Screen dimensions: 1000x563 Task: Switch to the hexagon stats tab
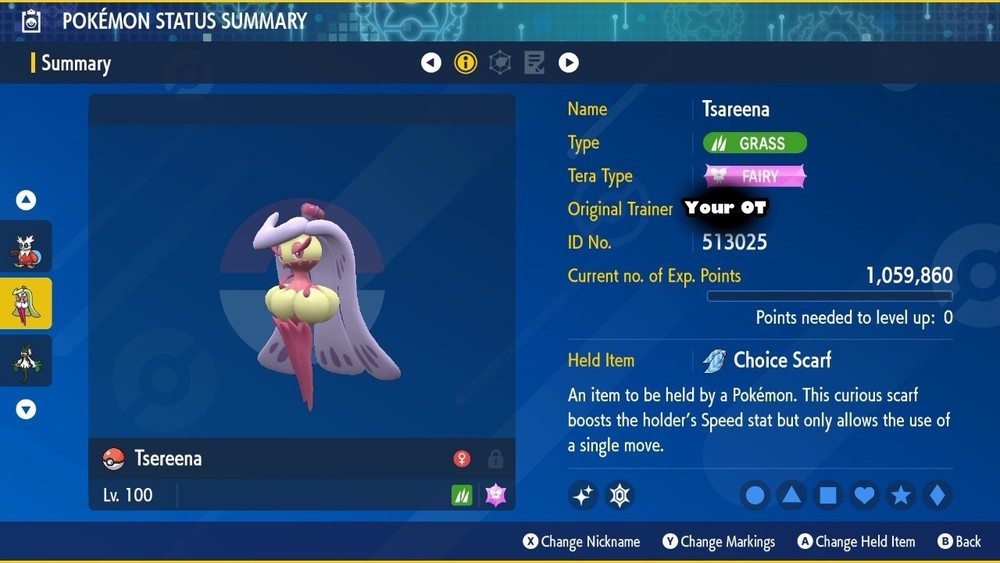tap(500, 63)
